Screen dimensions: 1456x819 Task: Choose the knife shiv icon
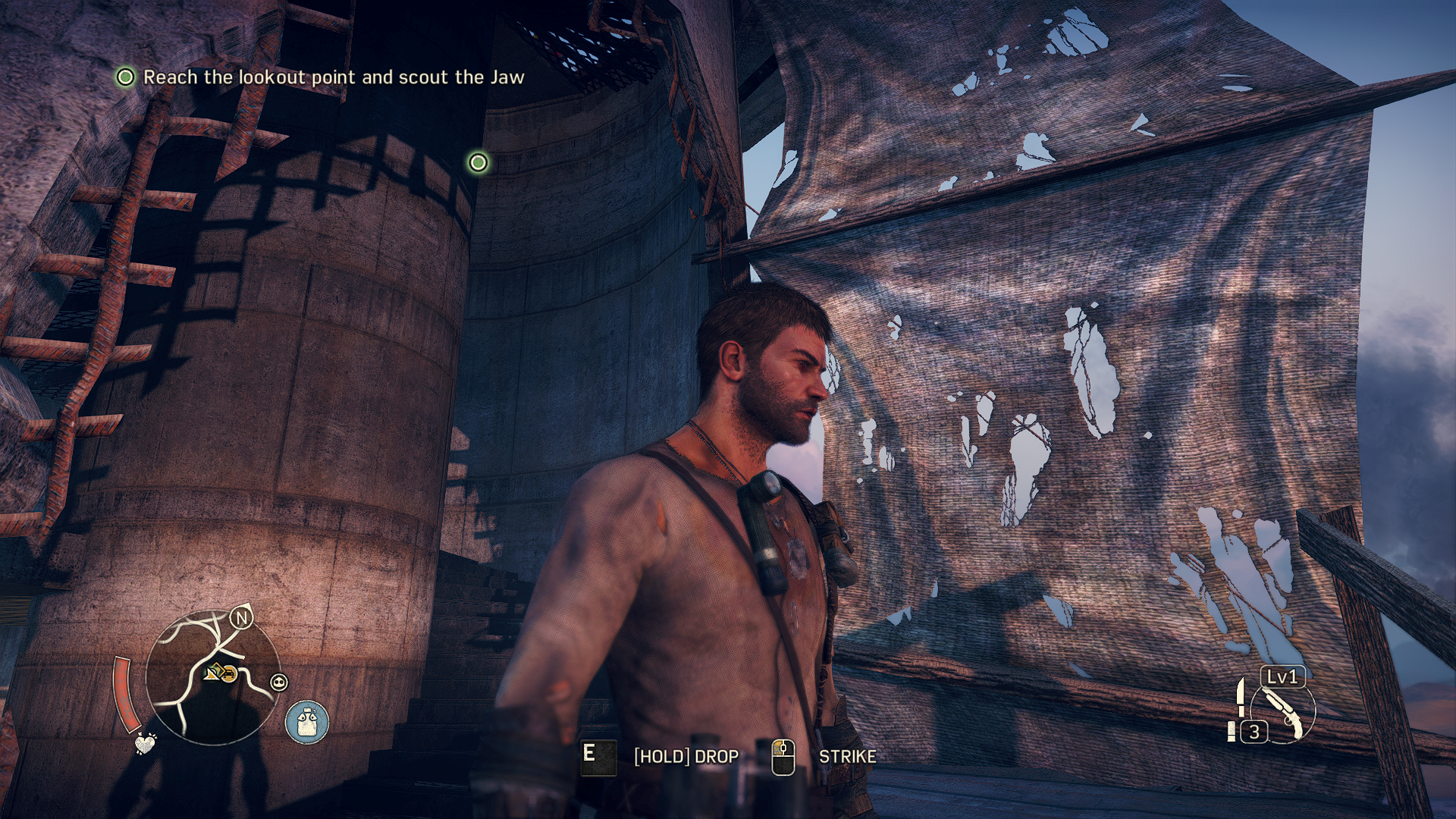1241,696
